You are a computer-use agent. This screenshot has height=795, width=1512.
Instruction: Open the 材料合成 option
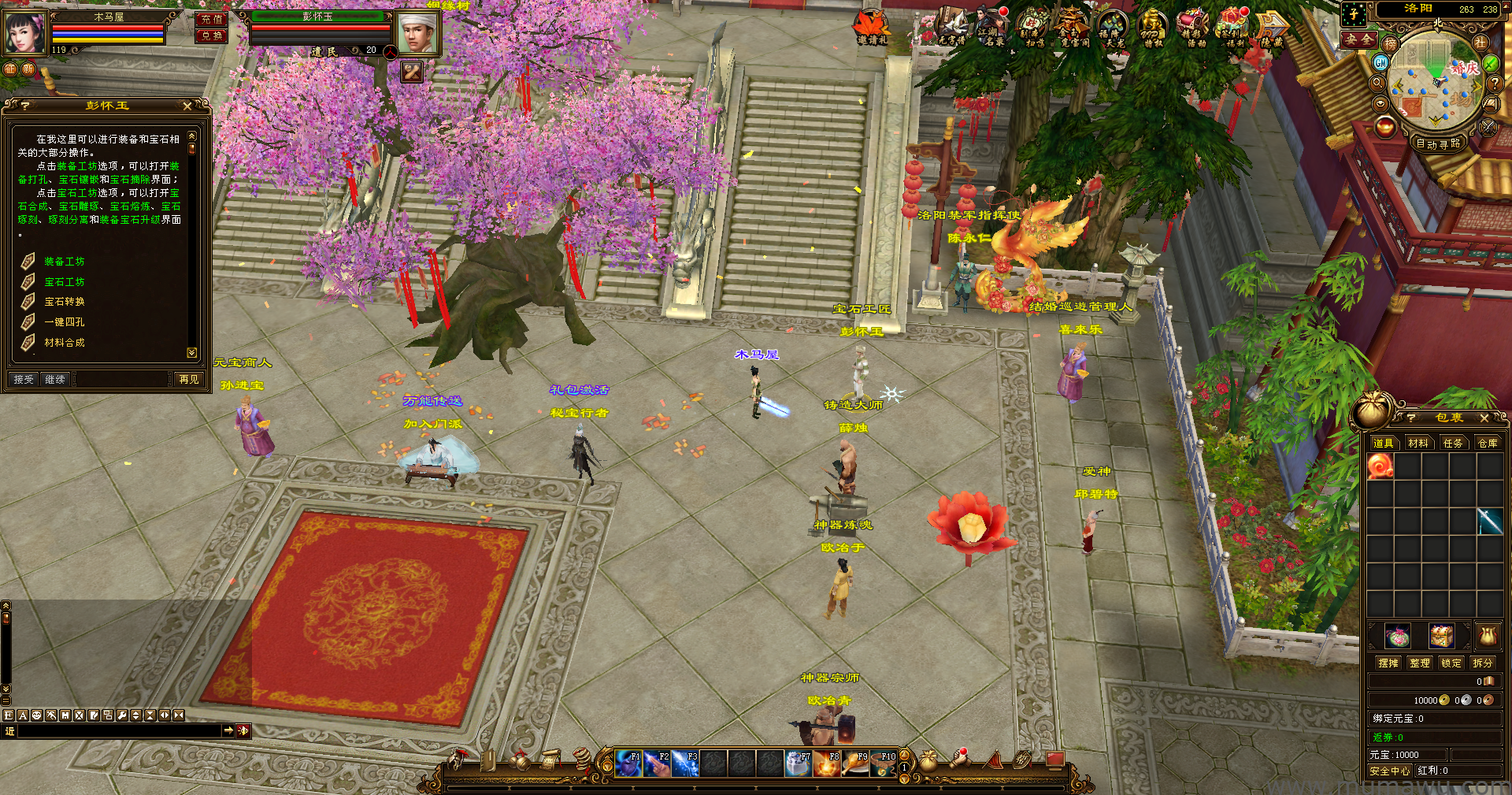point(64,343)
